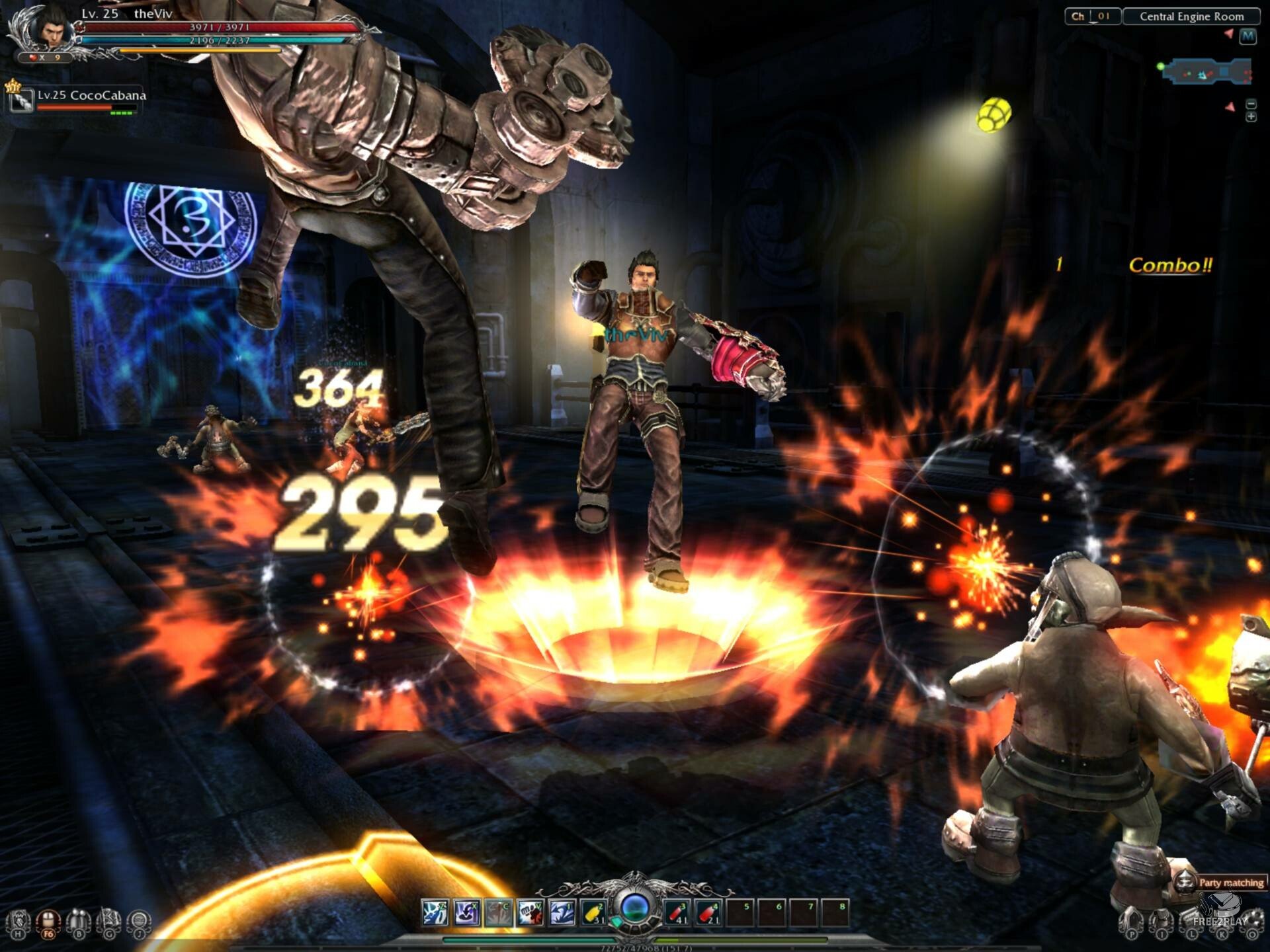Open the G-key guild flag icon
Viewport: 1270px width, 952px height.
click(x=109, y=922)
